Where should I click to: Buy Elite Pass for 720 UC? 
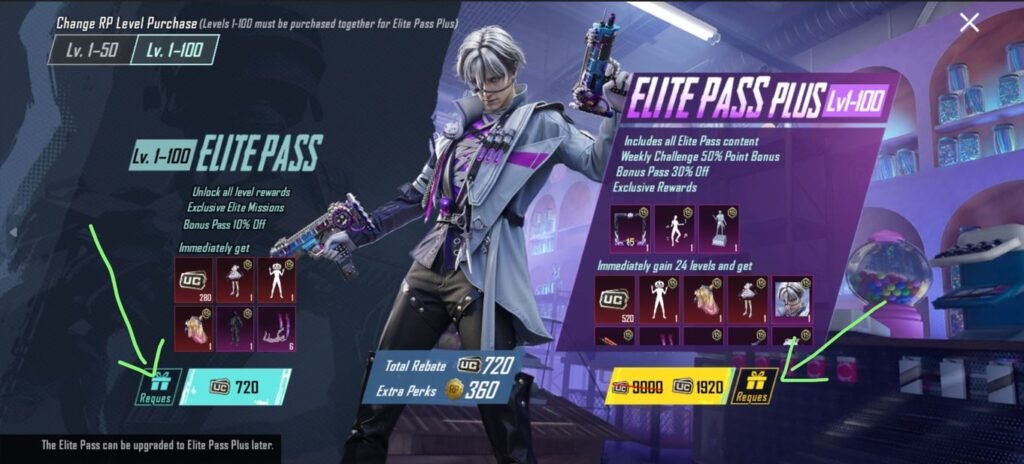click(236, 387)
